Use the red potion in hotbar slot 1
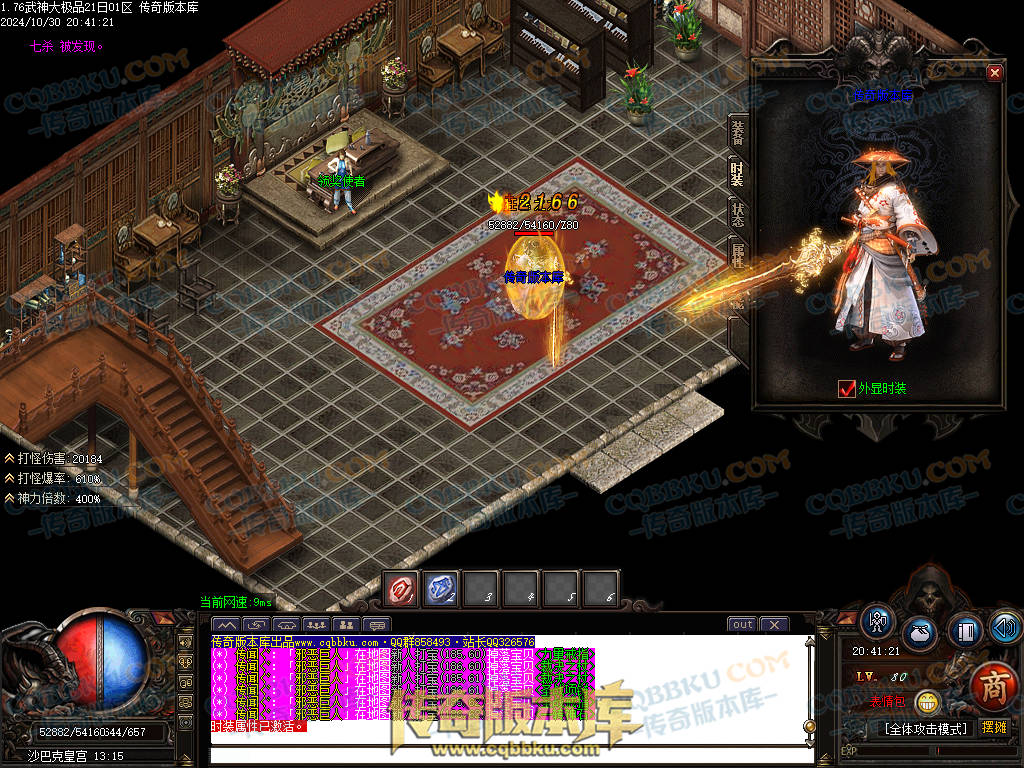Image resolution: width=1024 pixels, height=768 pixels. click(402, 589)
